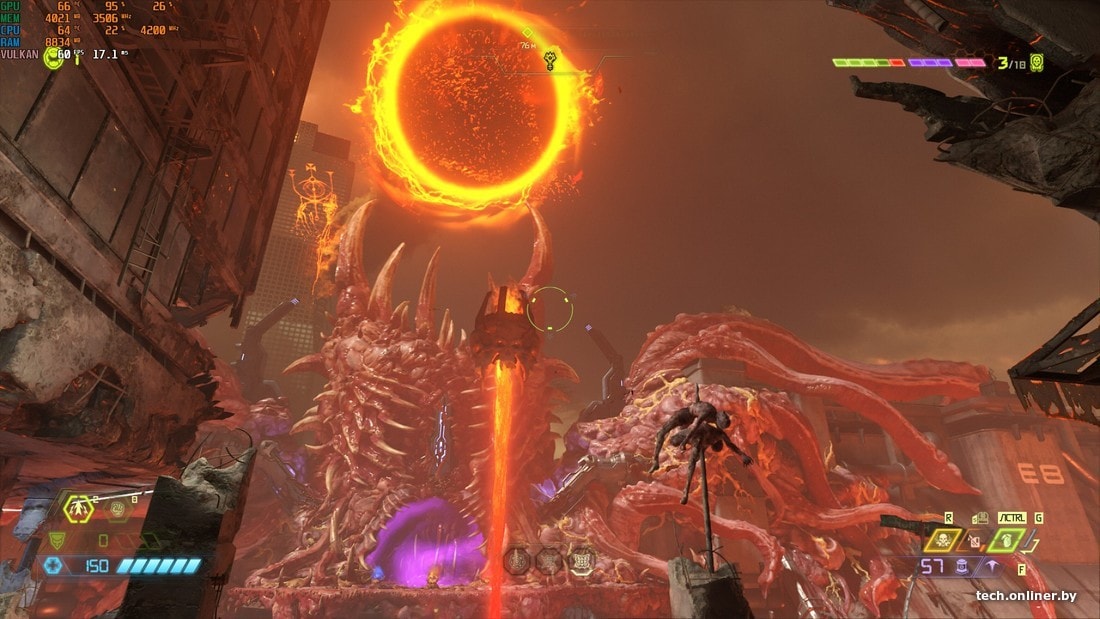The width and height of the screenshot is (1100, 619).
Task: Open the demon kill counter icon
Action: coord(1037,63)
